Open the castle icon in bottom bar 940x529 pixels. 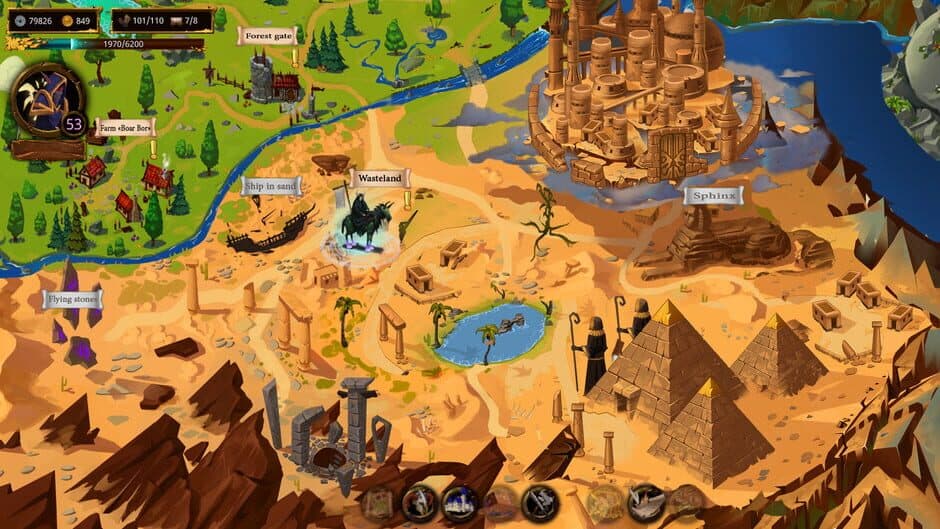[458, 502]
